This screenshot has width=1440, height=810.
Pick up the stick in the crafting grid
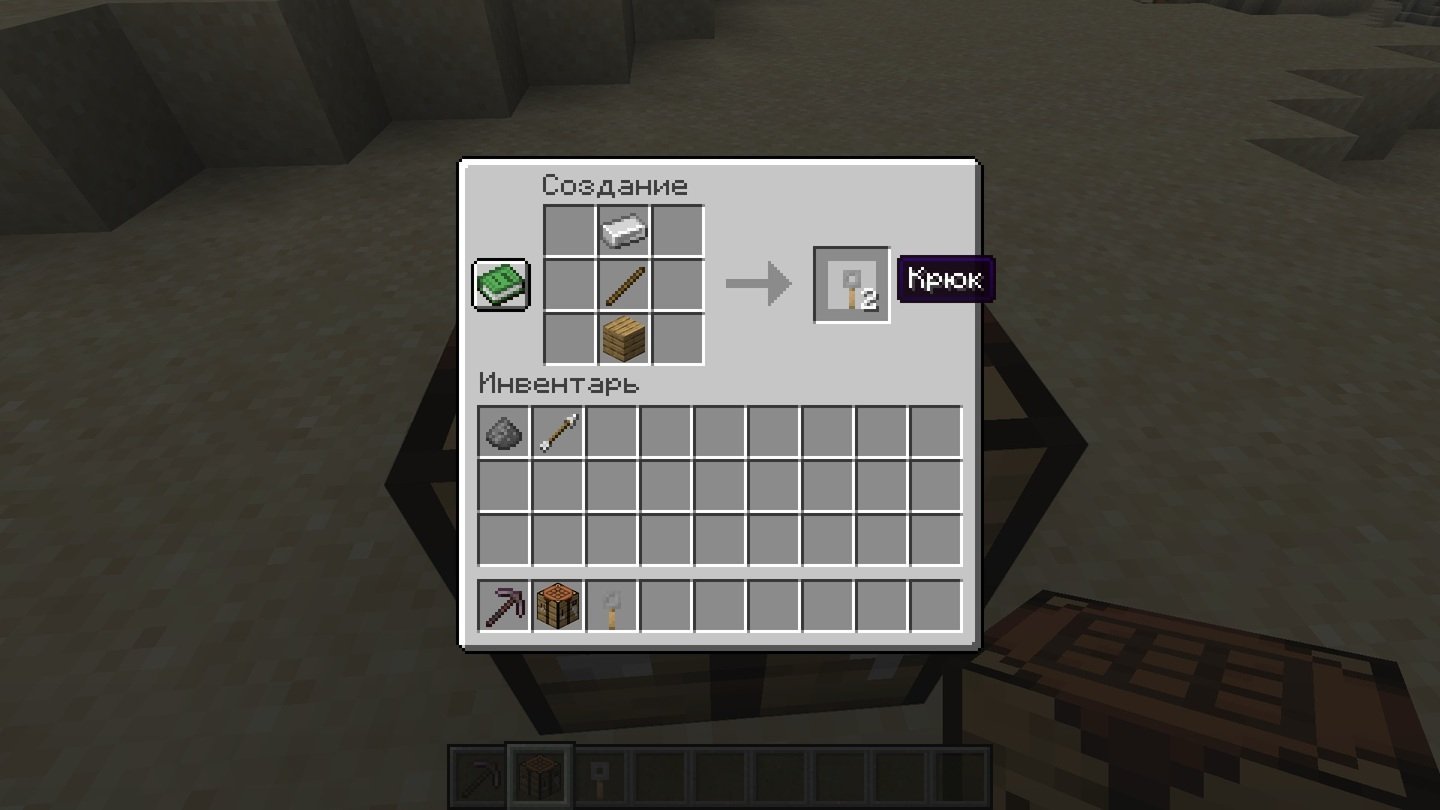click(x=624, y=286)
